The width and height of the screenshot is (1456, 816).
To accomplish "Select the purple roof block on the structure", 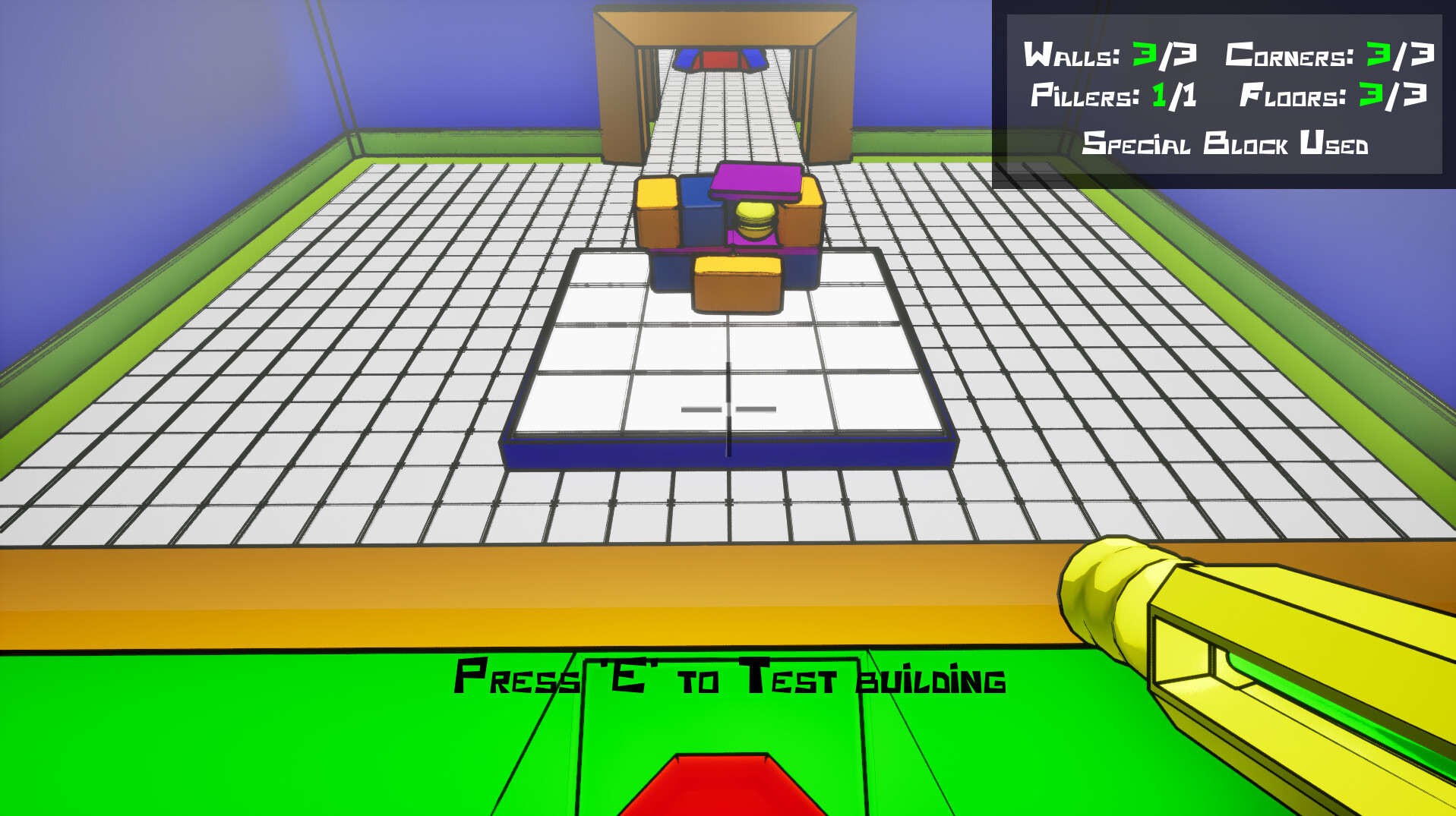I will point(756,180).
